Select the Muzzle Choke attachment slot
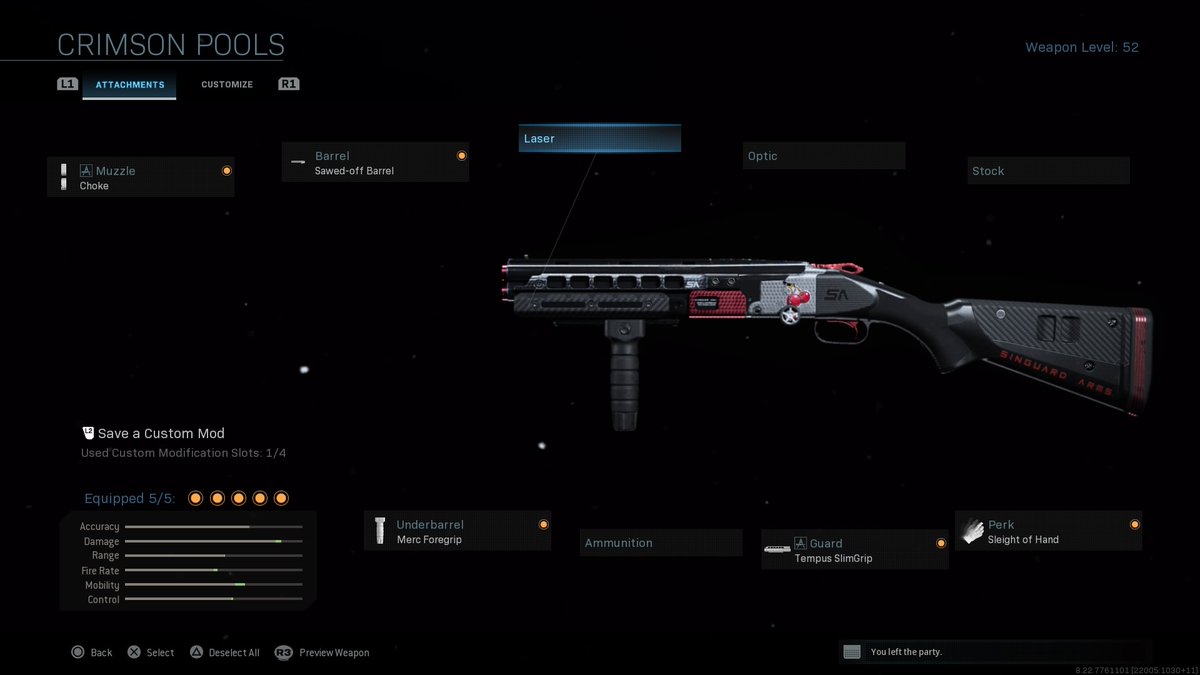The width and height of the screenshot is (1200, 675). pos(141,178)
